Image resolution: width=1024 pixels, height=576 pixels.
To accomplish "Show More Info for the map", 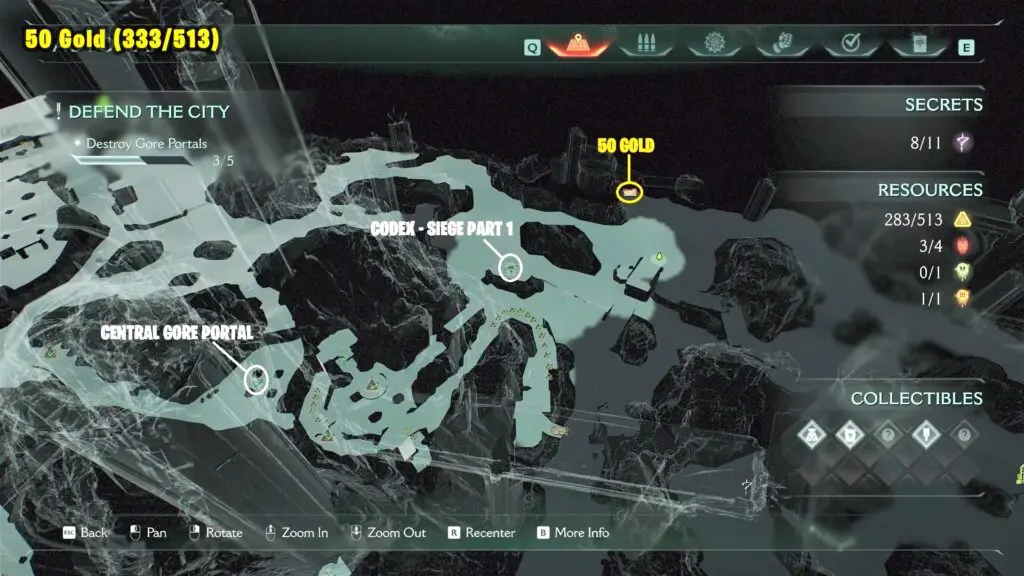I will point(573,533).
